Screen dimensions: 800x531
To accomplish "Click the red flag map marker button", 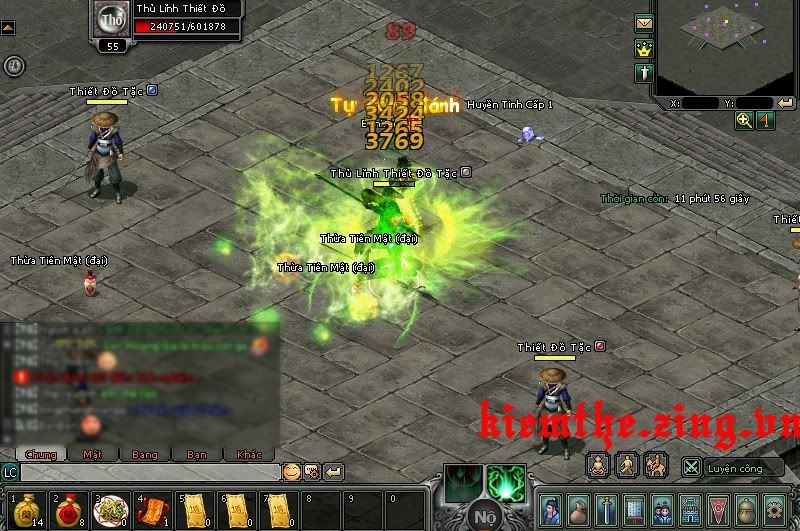I will pos(764,120).
